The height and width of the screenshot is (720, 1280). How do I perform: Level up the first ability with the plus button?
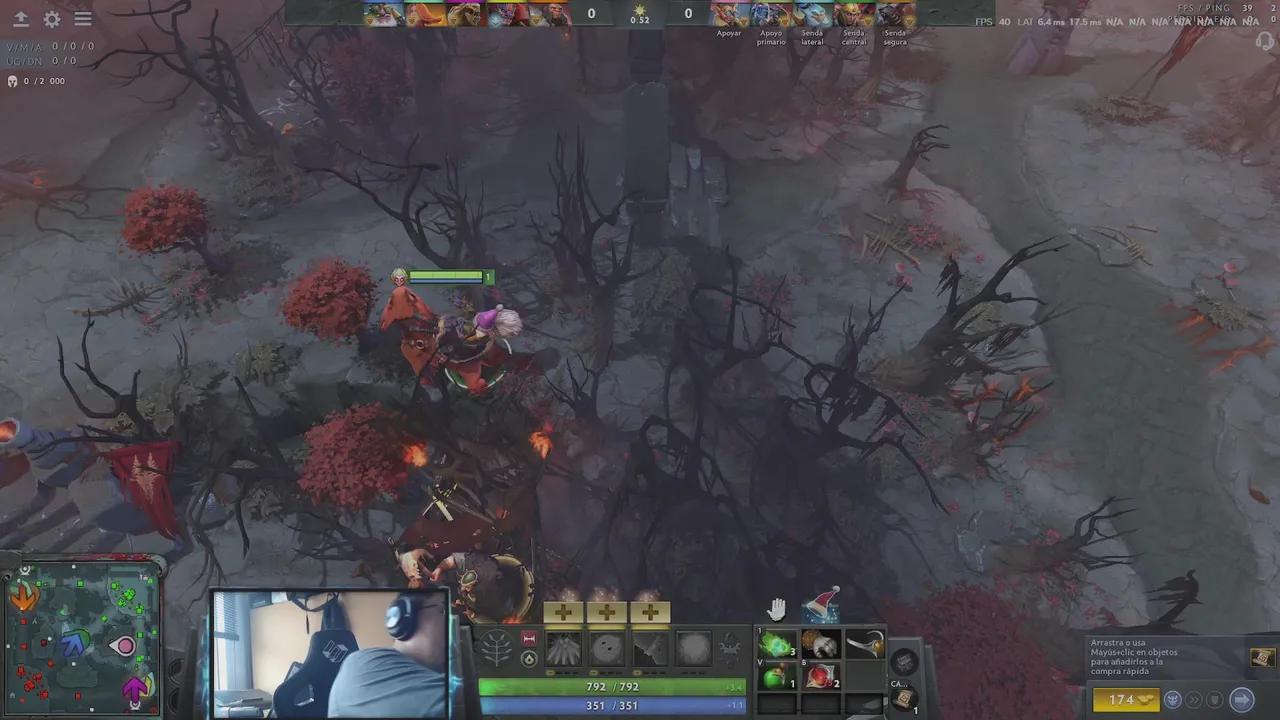[563, 612]
